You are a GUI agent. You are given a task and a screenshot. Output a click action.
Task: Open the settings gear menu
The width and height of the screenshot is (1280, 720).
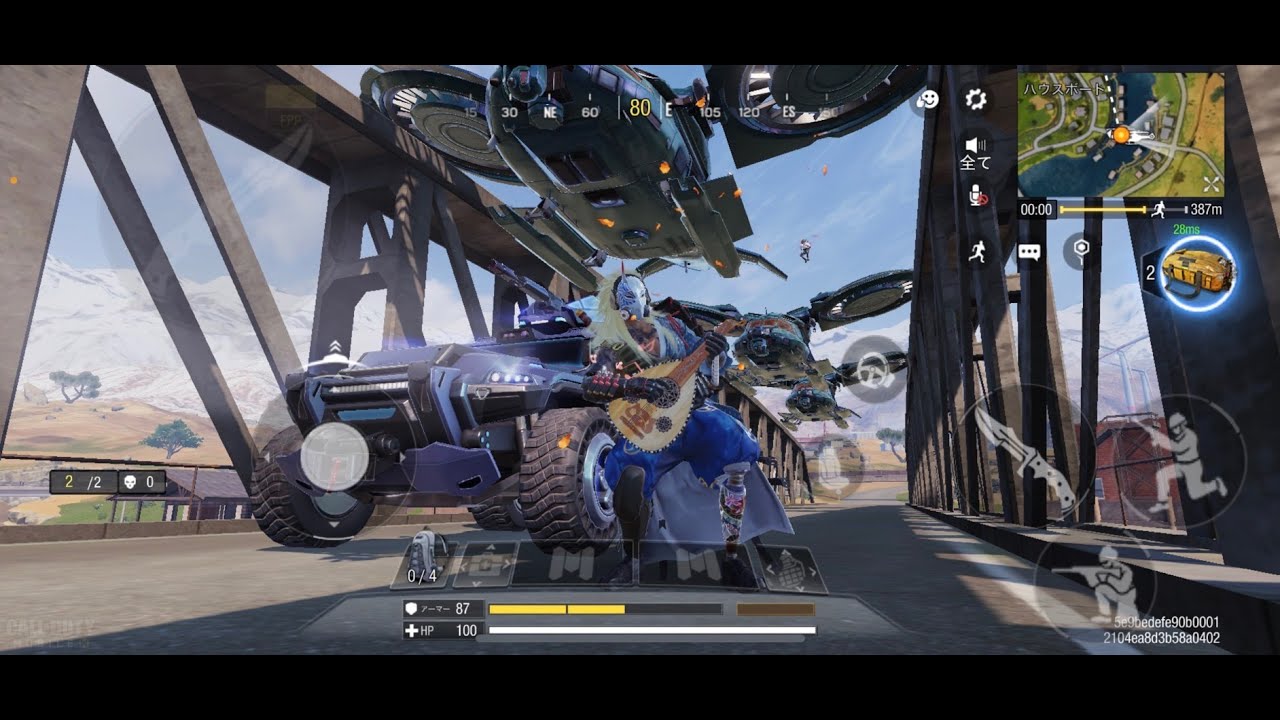point(976,99)
